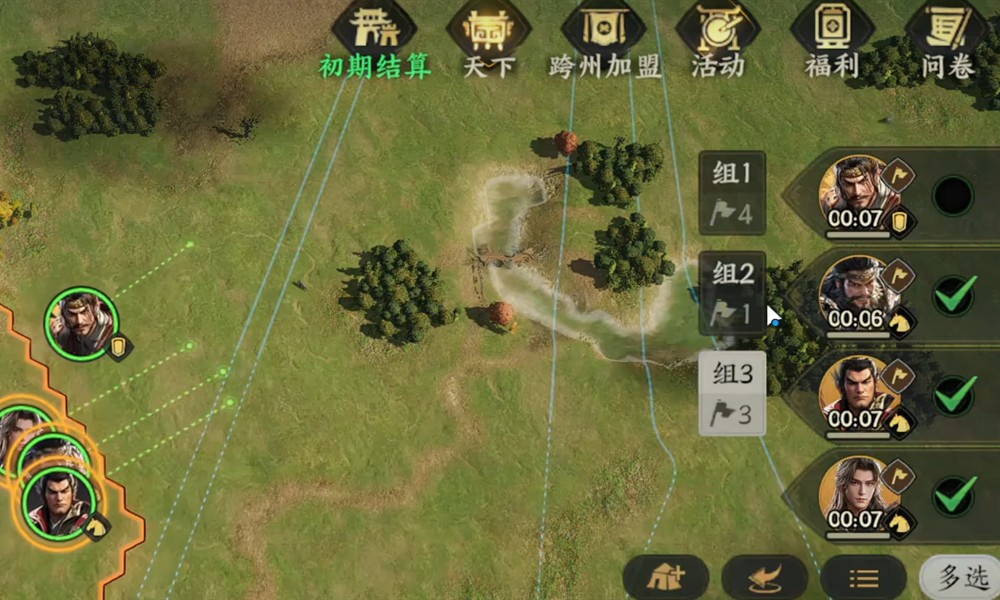The height and width of the screenshot is (600, 1000).
Task: Select the shield-badge general unit on the map
Action: tap(82, 322)
